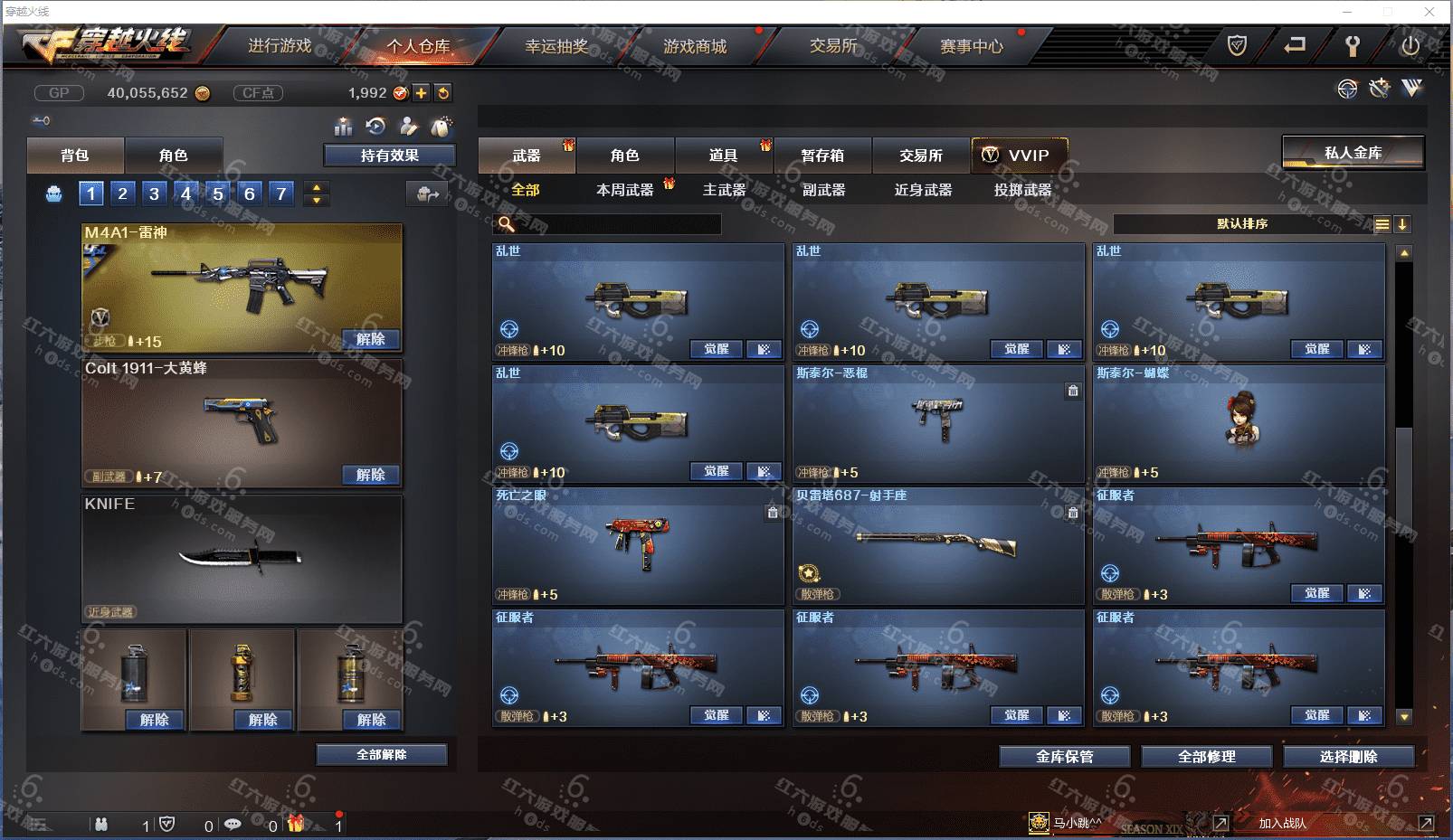Go to 幸运抽奖 lucky draw
The width and height of the screenshot is (1453, 840).
click(556, 46)
